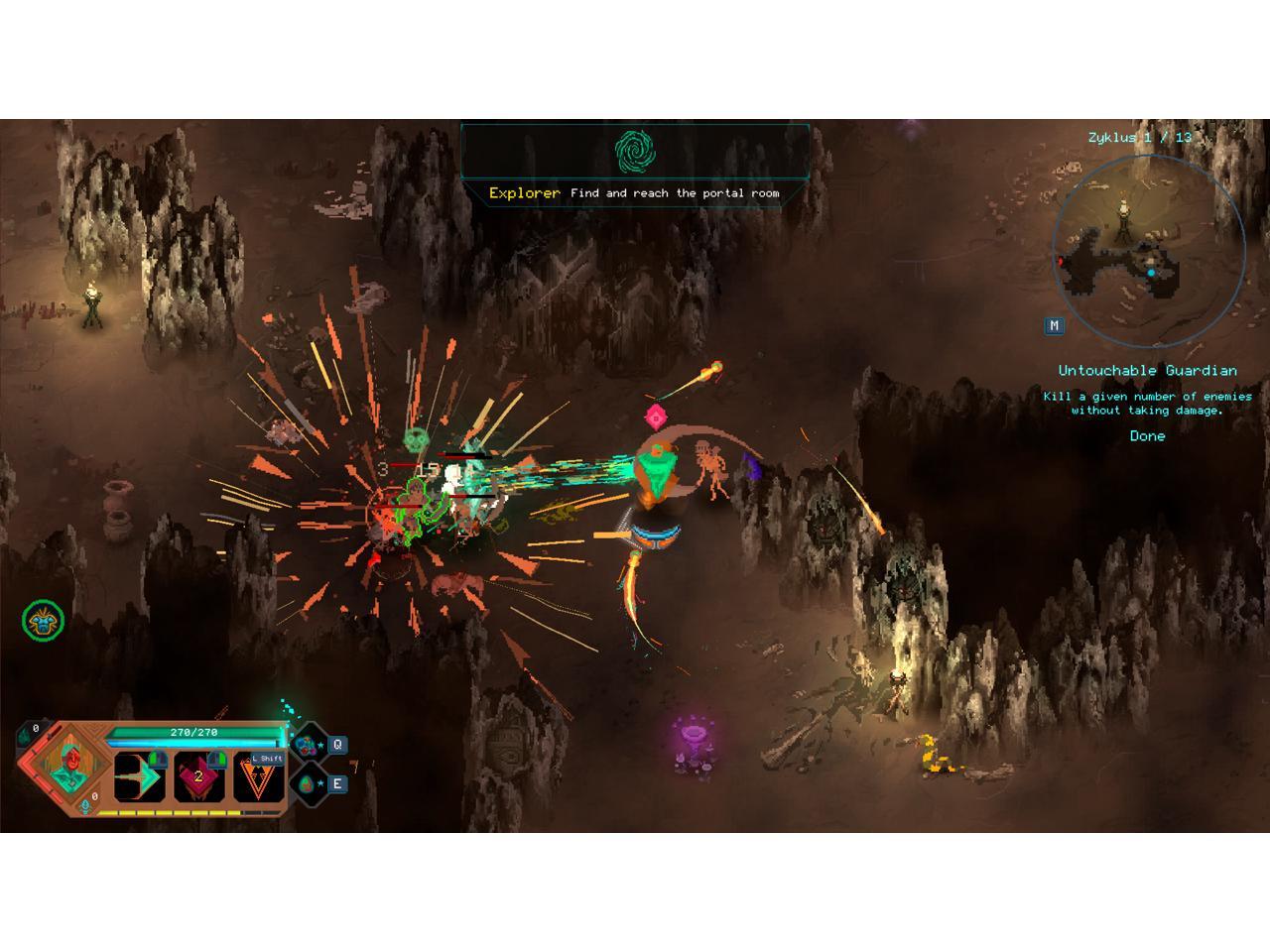Use the egg-shaped item slot
The image size is (1270, 952).
tap(308, 783)
